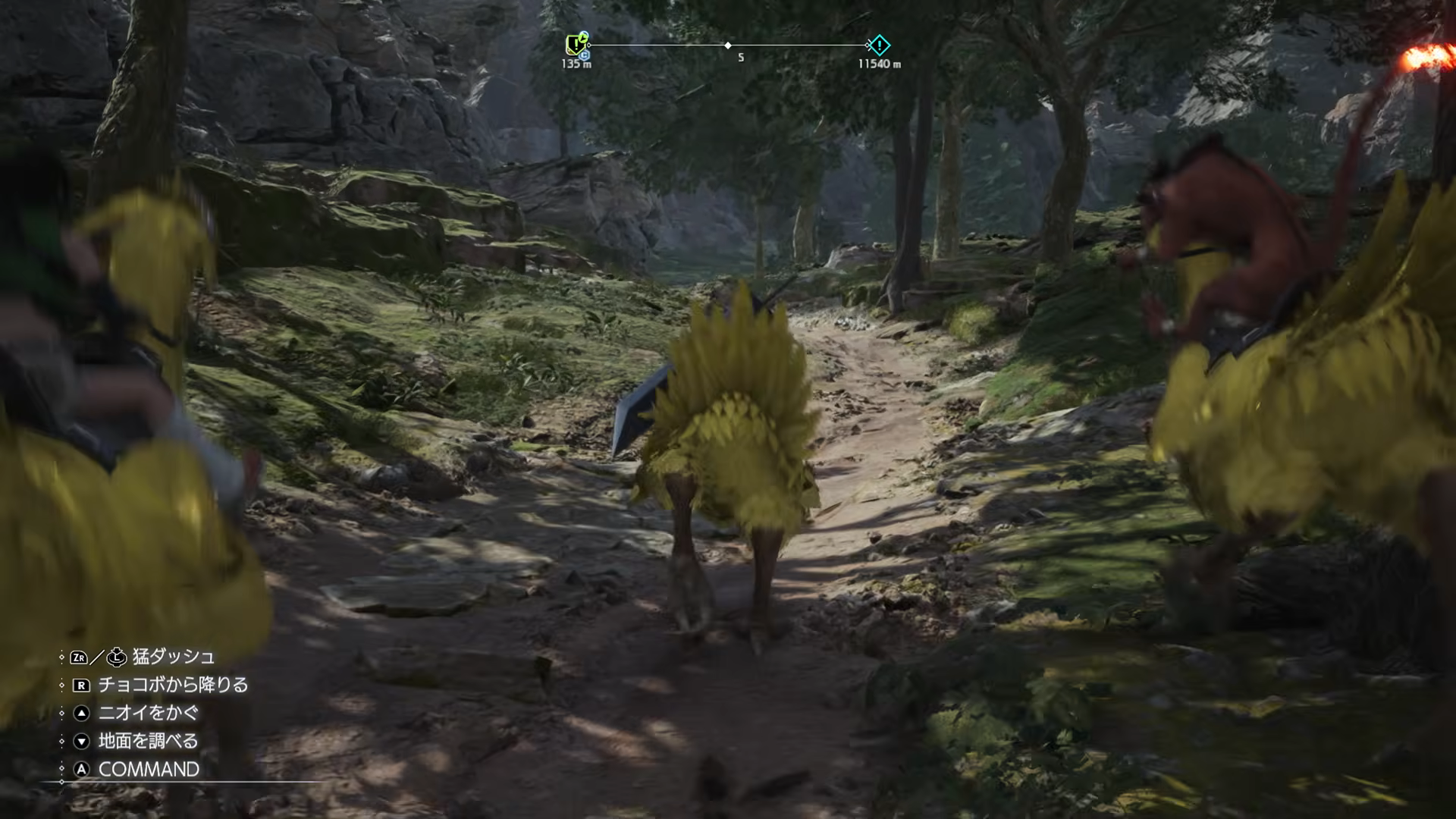Select the cyan objective marker on the compass
1456x819 pixels.
tap(879, 45)
